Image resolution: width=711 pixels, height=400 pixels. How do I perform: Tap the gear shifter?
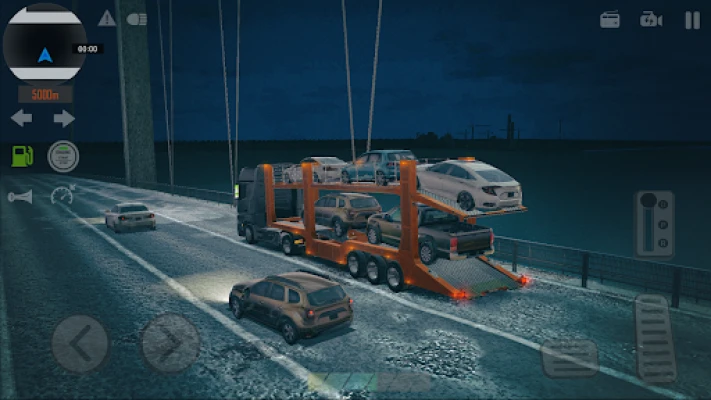[x=654, y=224]
